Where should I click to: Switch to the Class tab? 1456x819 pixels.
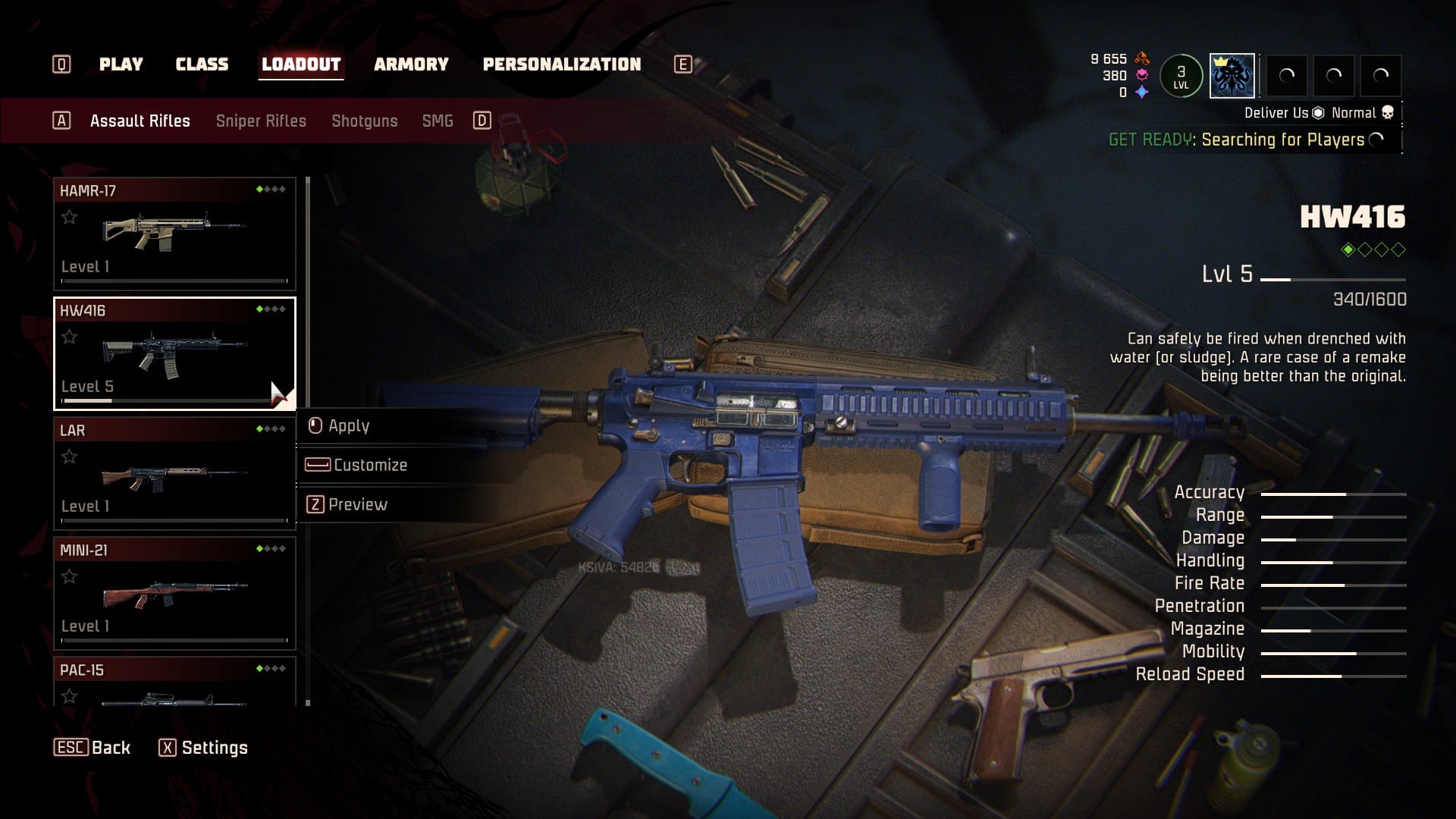pyautogui.click(x=202, y=64)
